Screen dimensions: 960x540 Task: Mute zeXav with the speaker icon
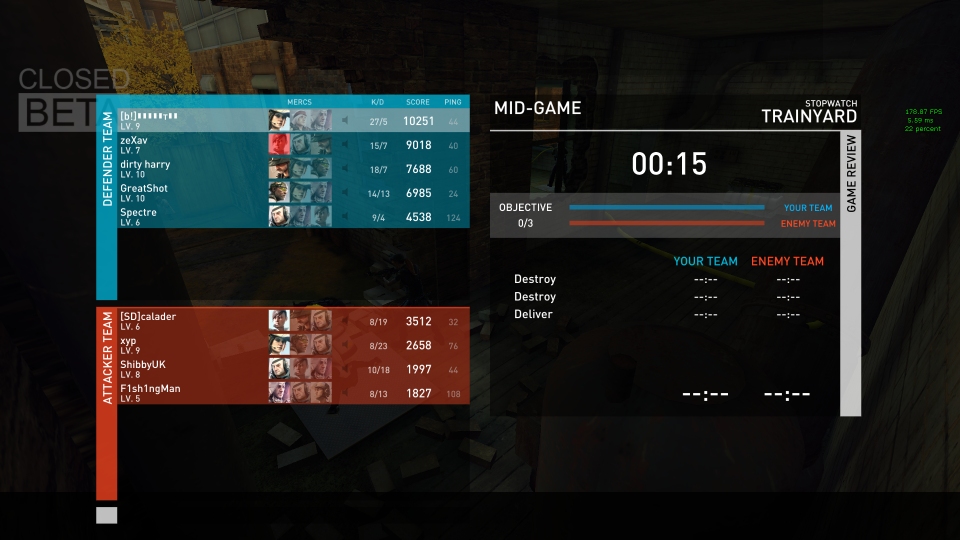pos(345,145)
